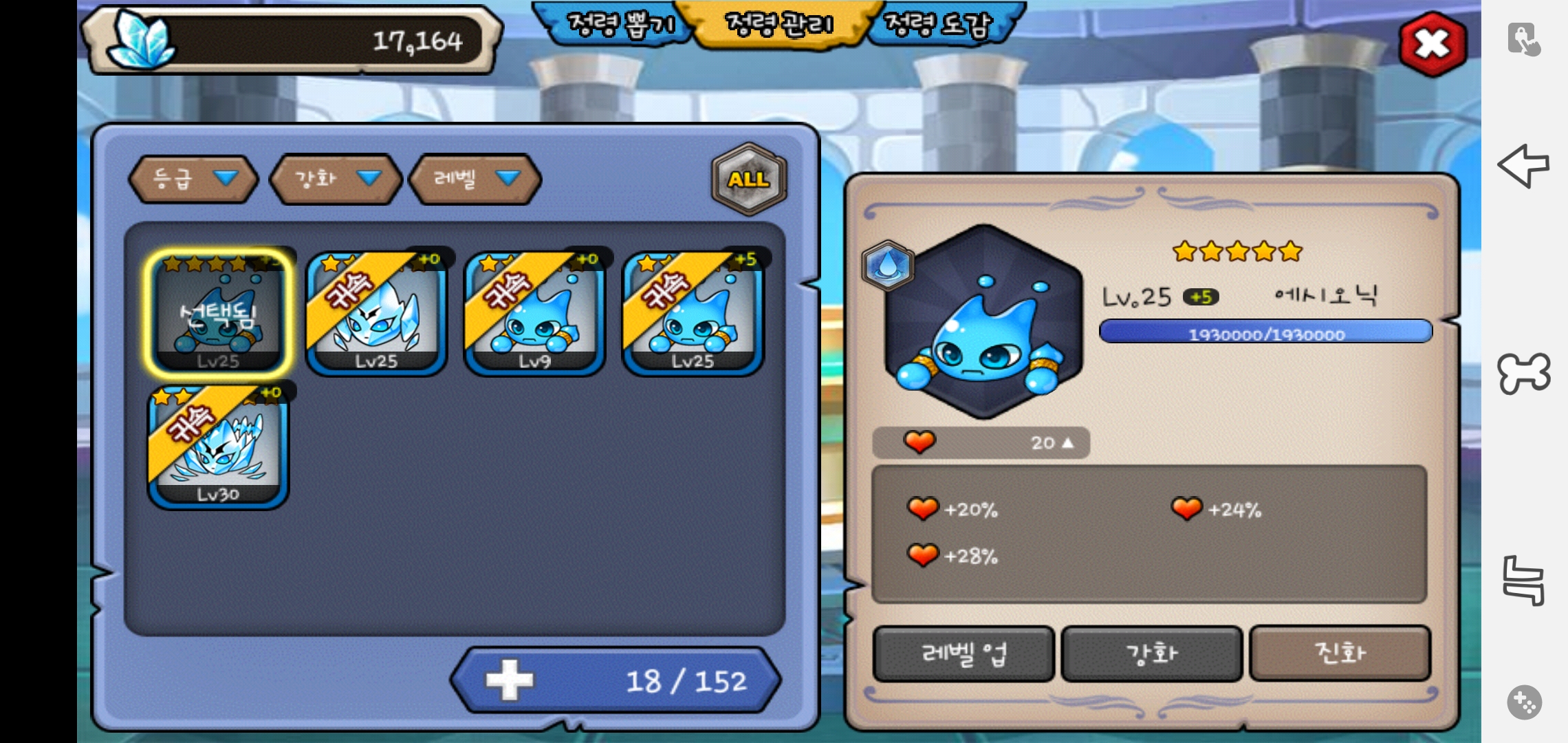Open the 등급 sort dropdown
This screenshot has width=1568, height=743.
coord(193,180)
